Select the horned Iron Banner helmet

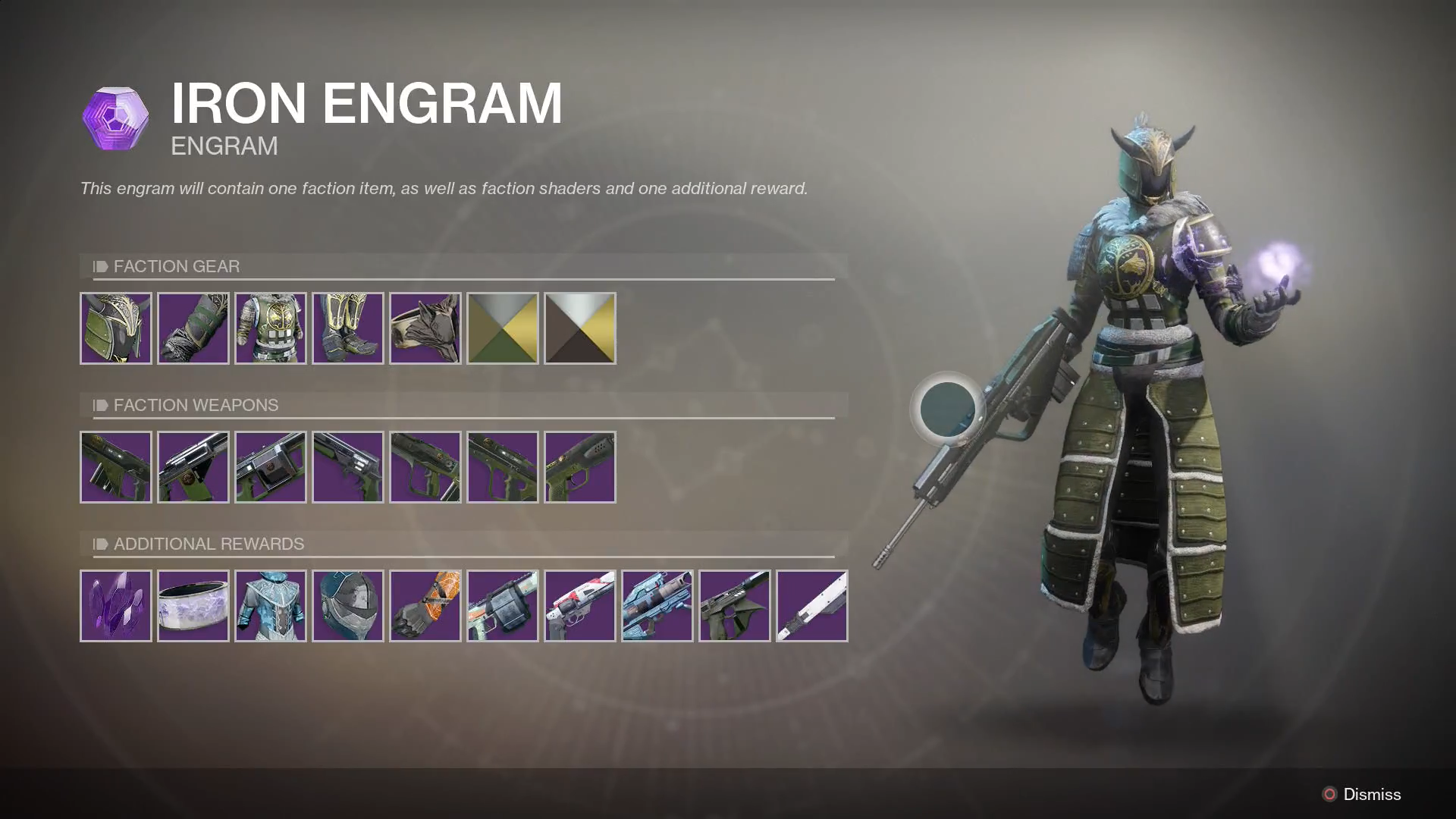[x=116, y=328]
